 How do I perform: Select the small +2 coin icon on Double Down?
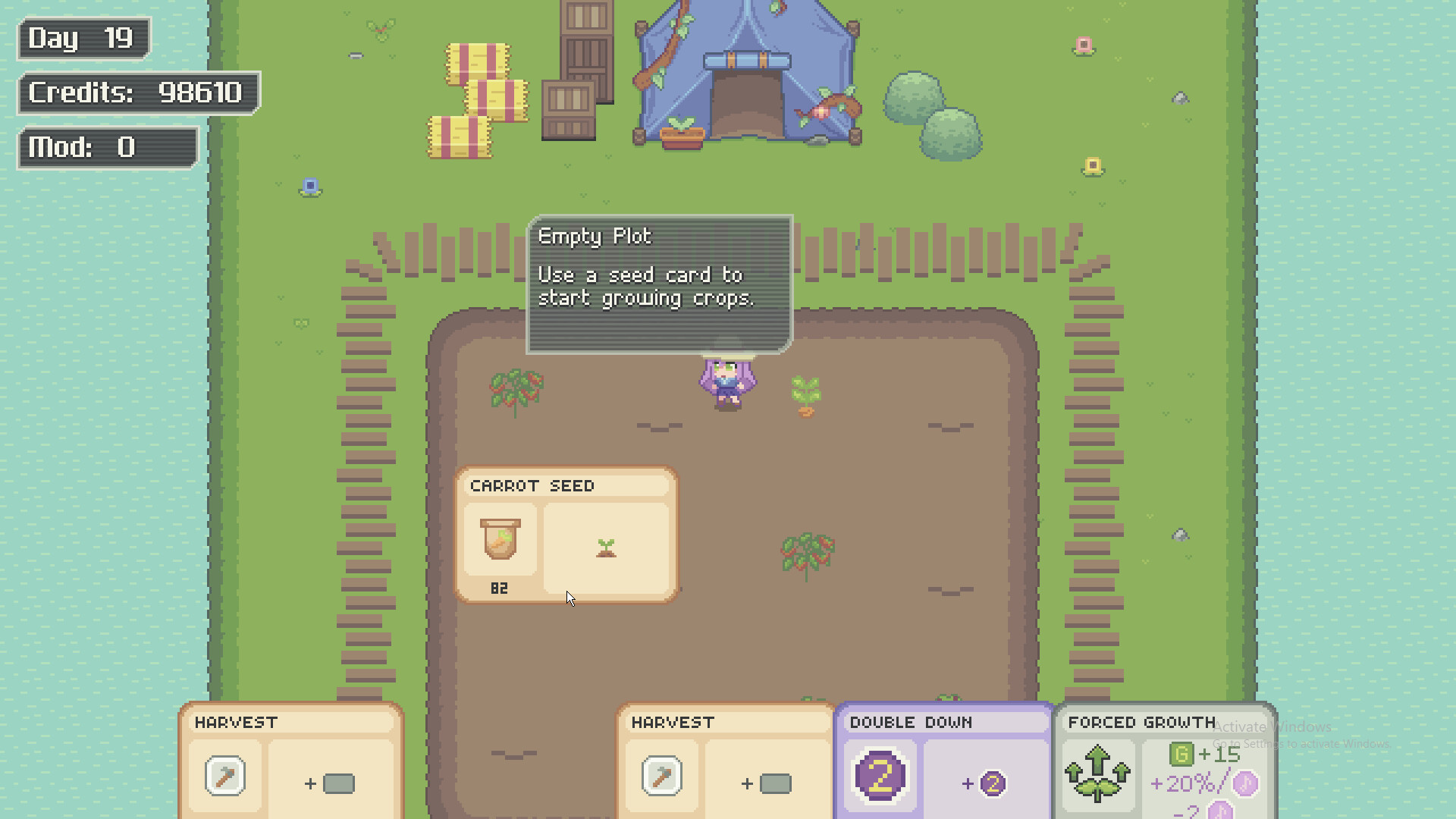[992, 785]
